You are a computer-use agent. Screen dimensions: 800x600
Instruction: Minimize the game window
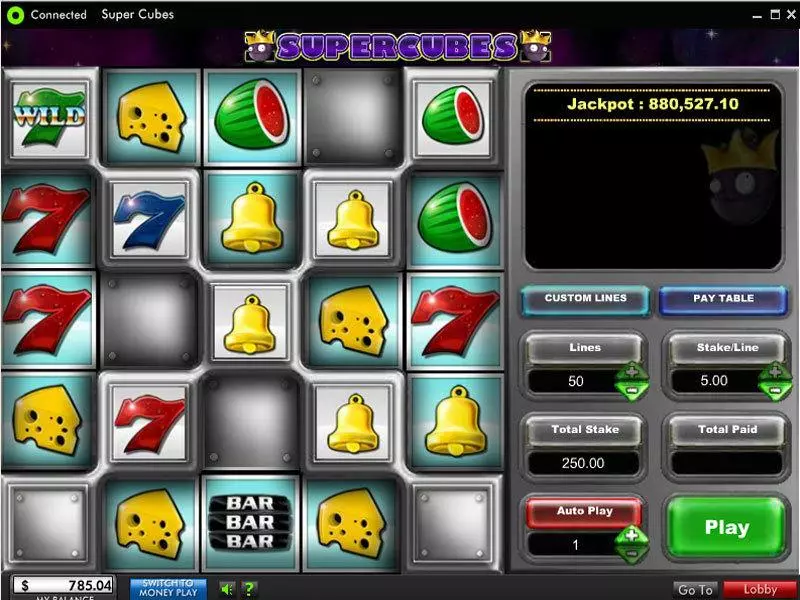tap(754, 15)
